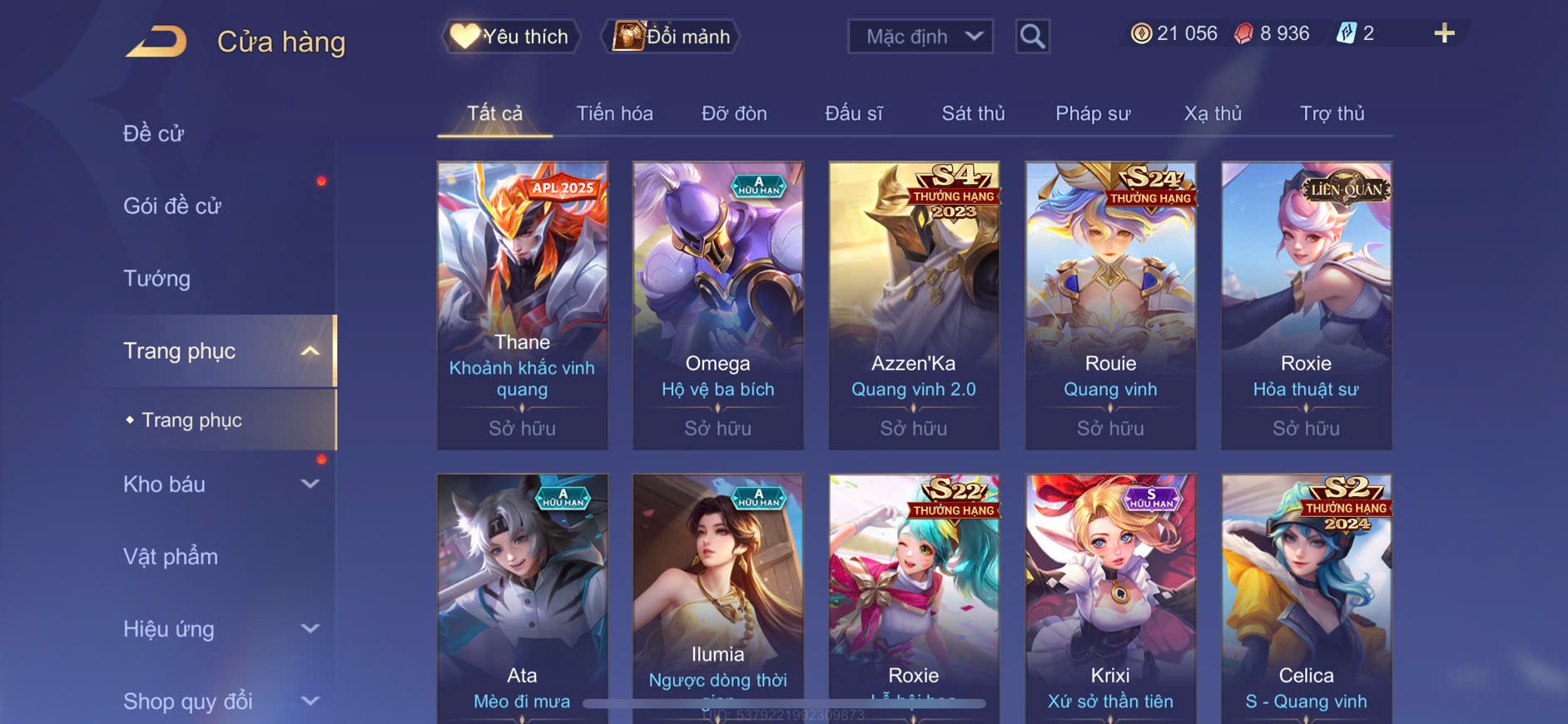The width and height of the screenshot is (1568, 724).
Task: Open the Đề cử menu entry
Action: pyautogui.click(x=154, y=133)
